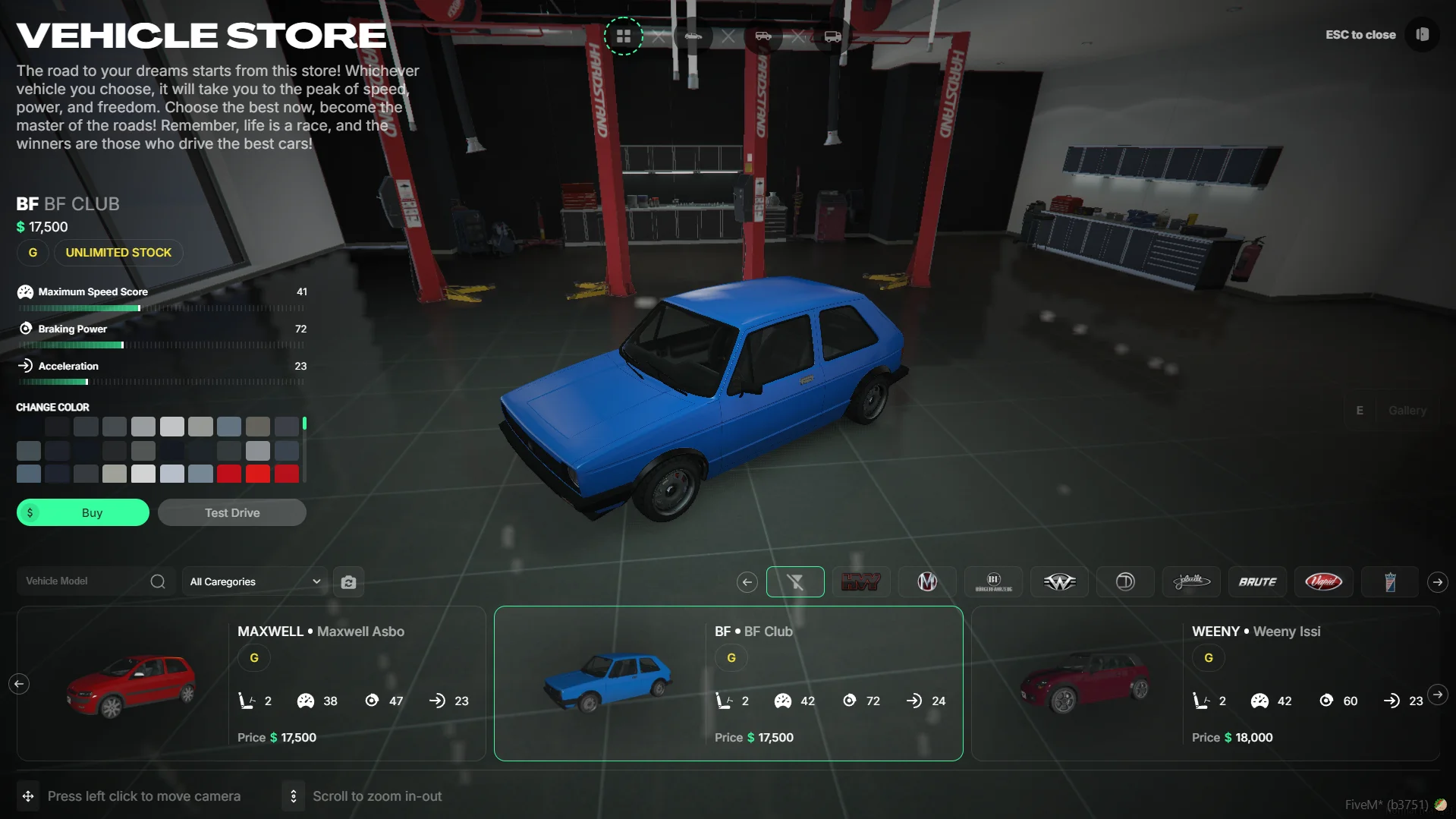
Task: Switch to the sedan car category
Action: click(693, 36)
